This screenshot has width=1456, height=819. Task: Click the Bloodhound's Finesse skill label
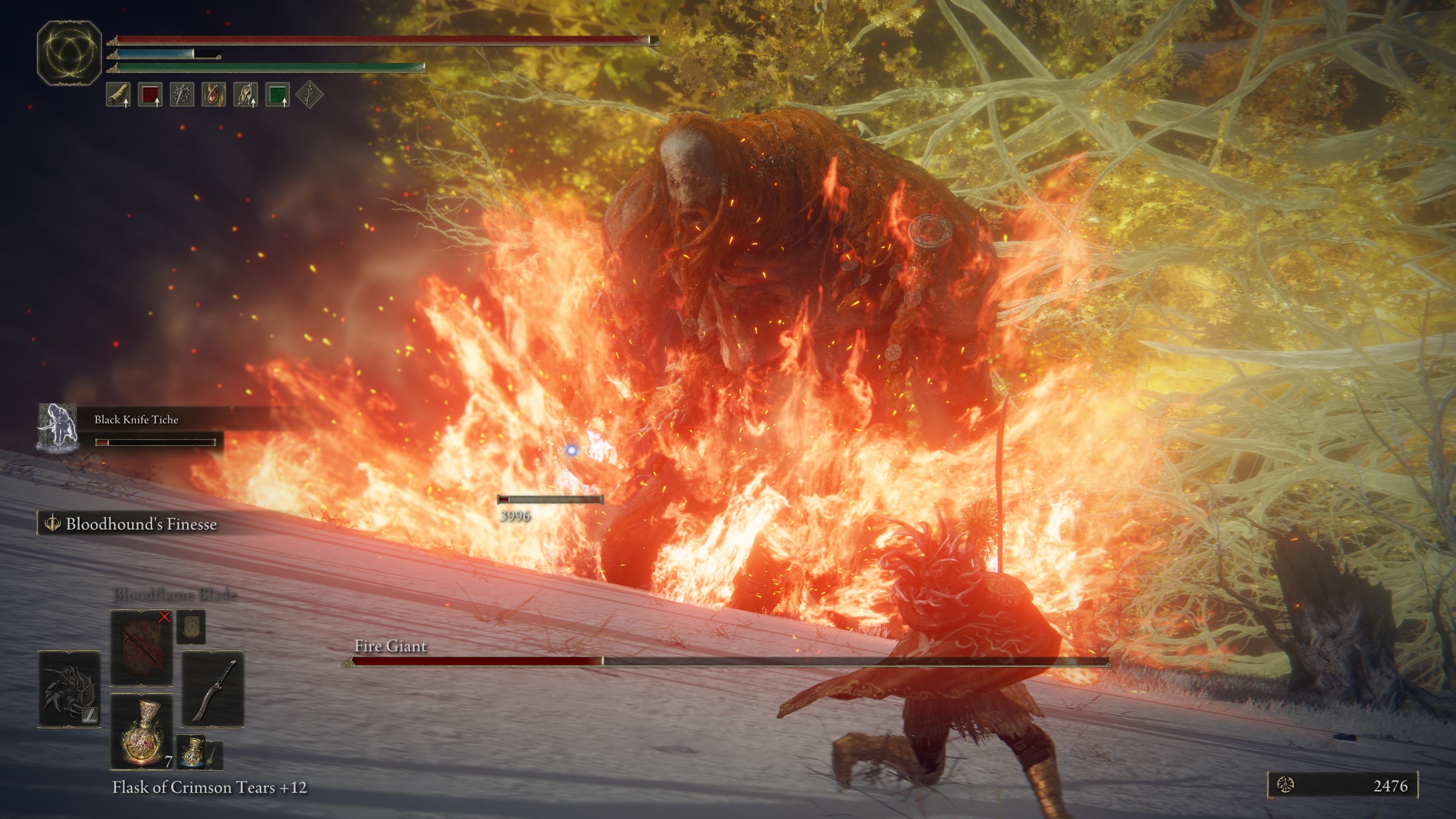[140, 524]
